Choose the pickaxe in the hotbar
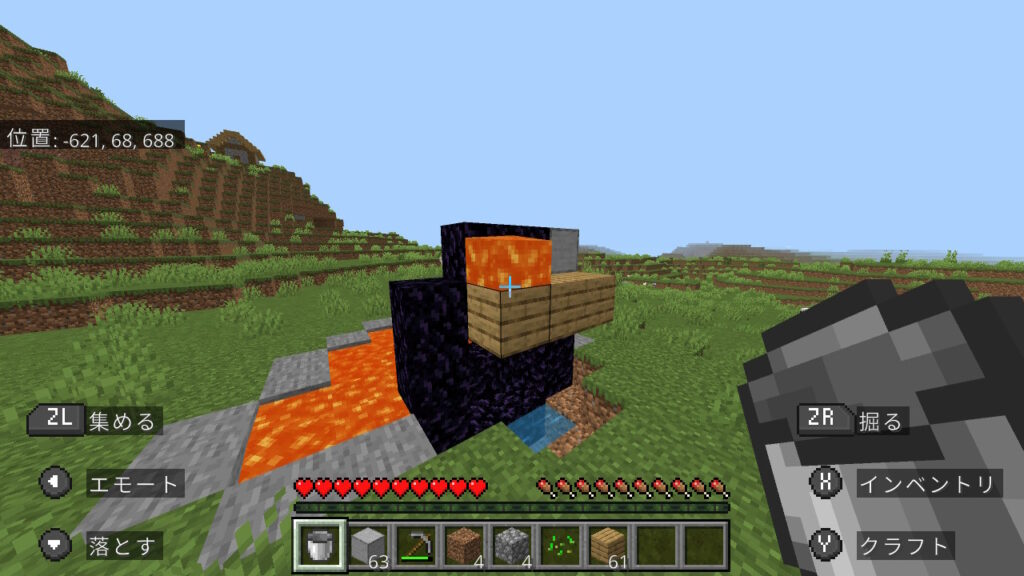The image size is (1024, 576). 415,545
